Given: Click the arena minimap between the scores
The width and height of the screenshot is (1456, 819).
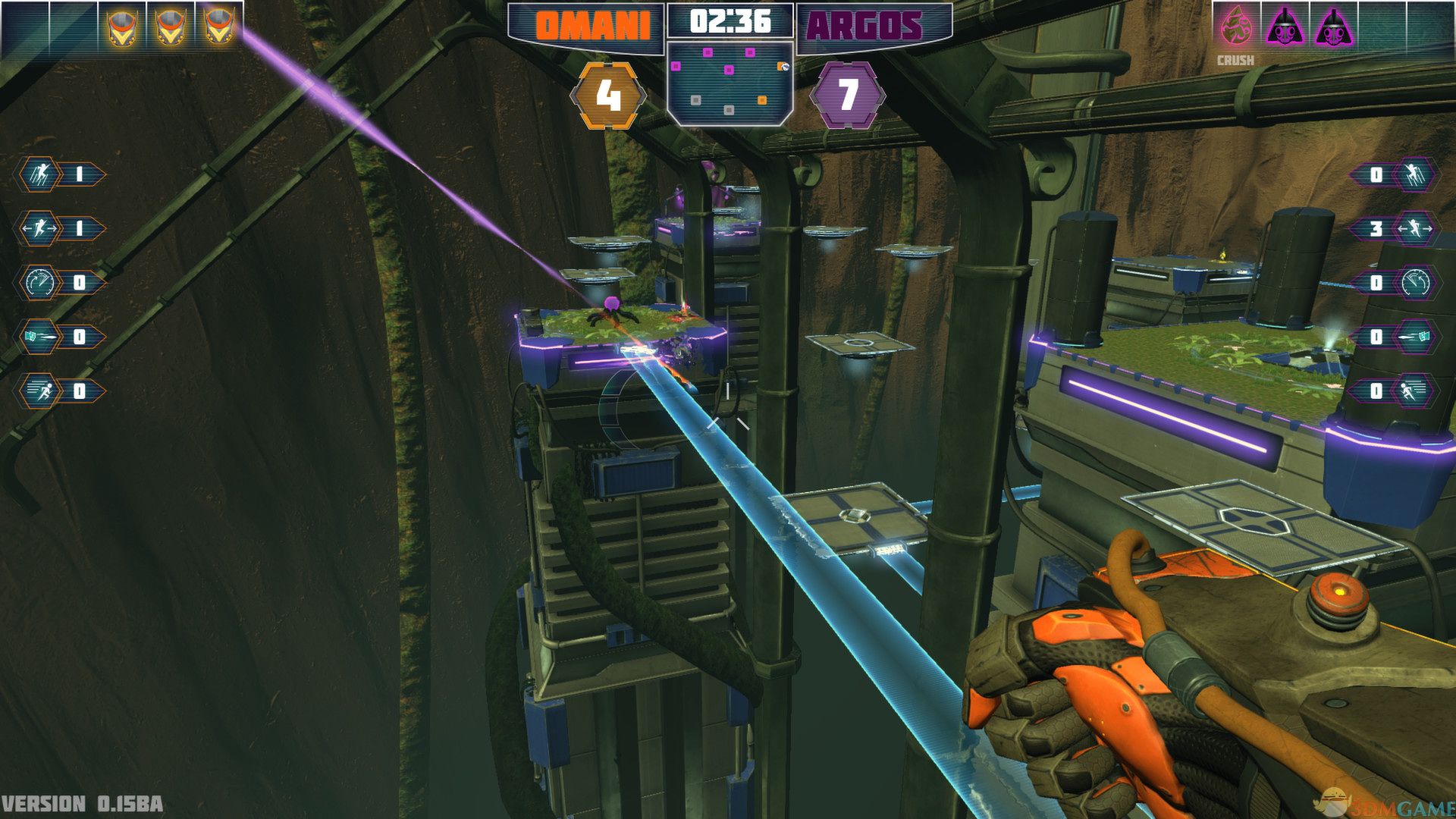Looking at the screenshot, I should (x=730, y=82).
